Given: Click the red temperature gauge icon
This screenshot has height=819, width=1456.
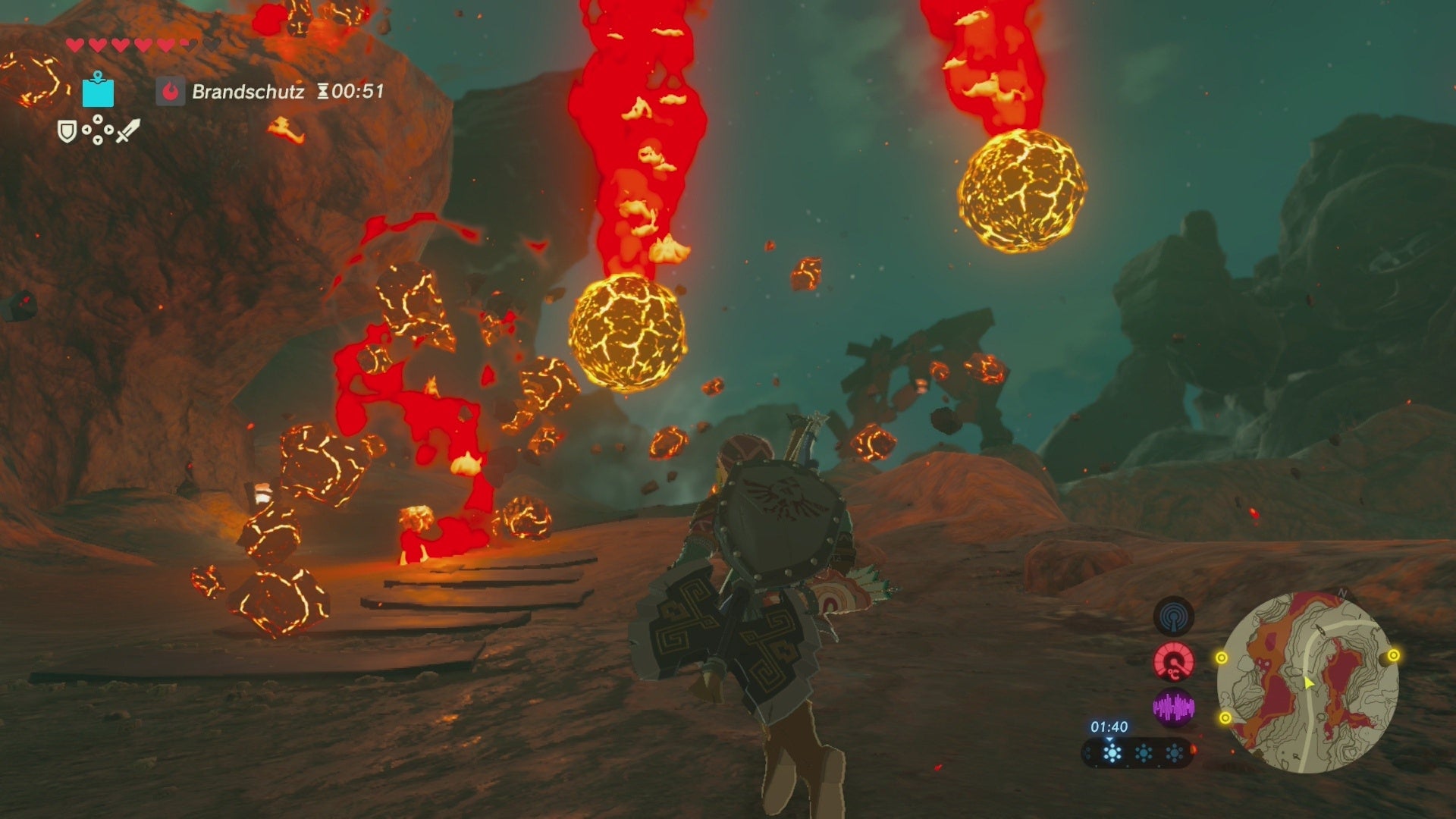Looking at the screenshot, I should [x=1174, y=661].
